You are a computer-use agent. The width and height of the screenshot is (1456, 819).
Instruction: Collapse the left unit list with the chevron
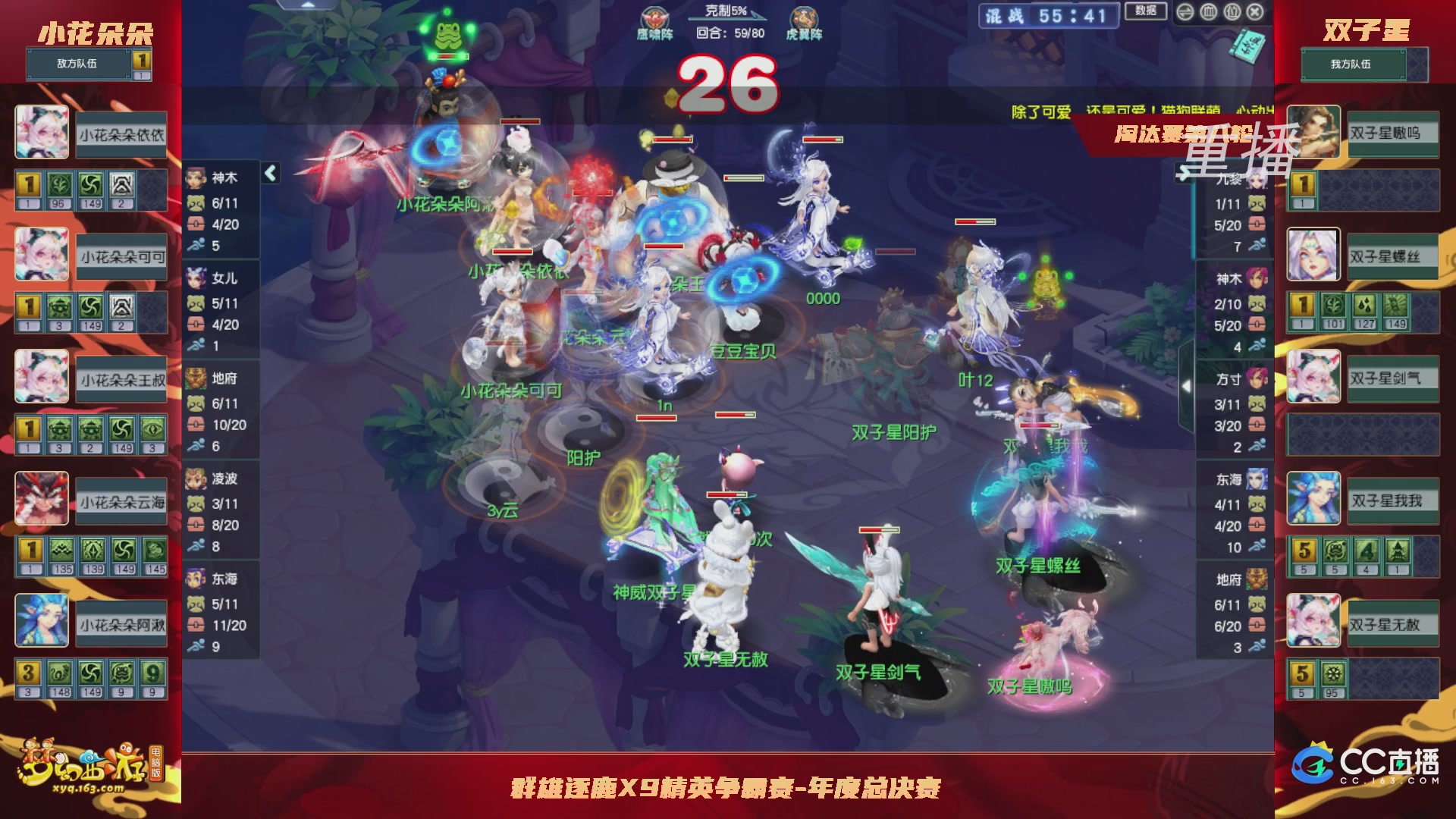[x=270, y=173]
